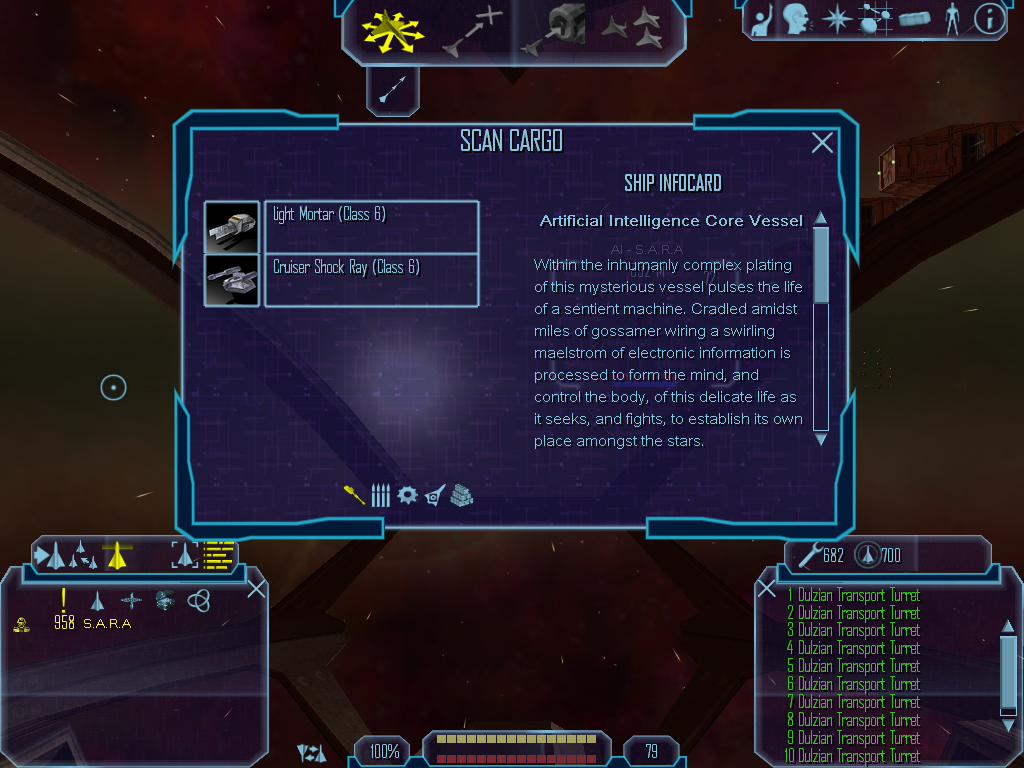The height and width of the screenshot is (768, 1024).
Task: Use the wrench repair kit icon
Action: pos(808,554)
